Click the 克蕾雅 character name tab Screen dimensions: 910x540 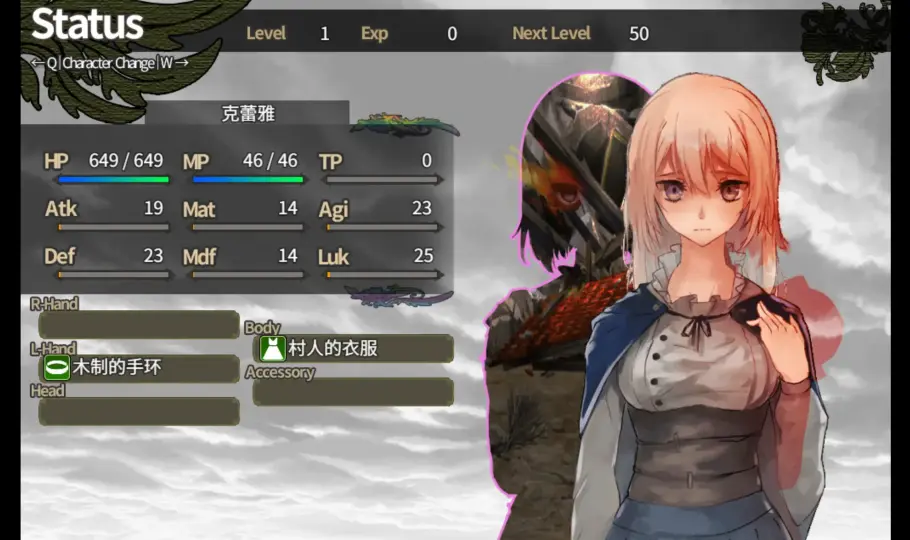tap(247, 113)
